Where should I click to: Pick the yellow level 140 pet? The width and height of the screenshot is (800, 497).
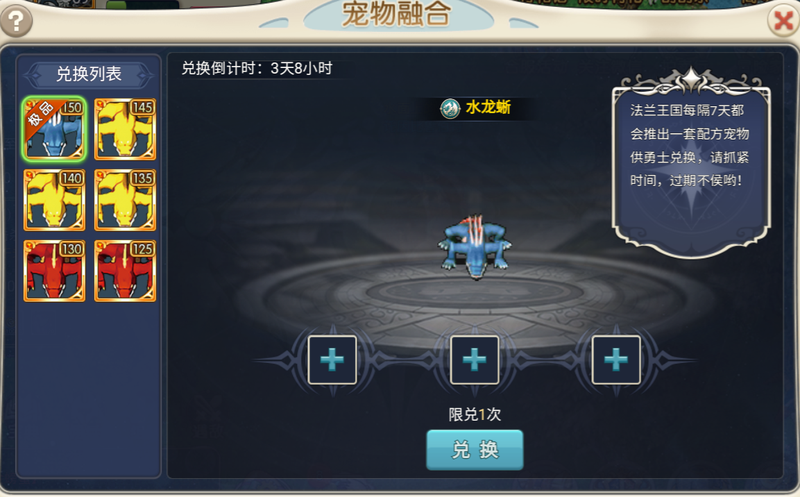click(x=56, y=200)
